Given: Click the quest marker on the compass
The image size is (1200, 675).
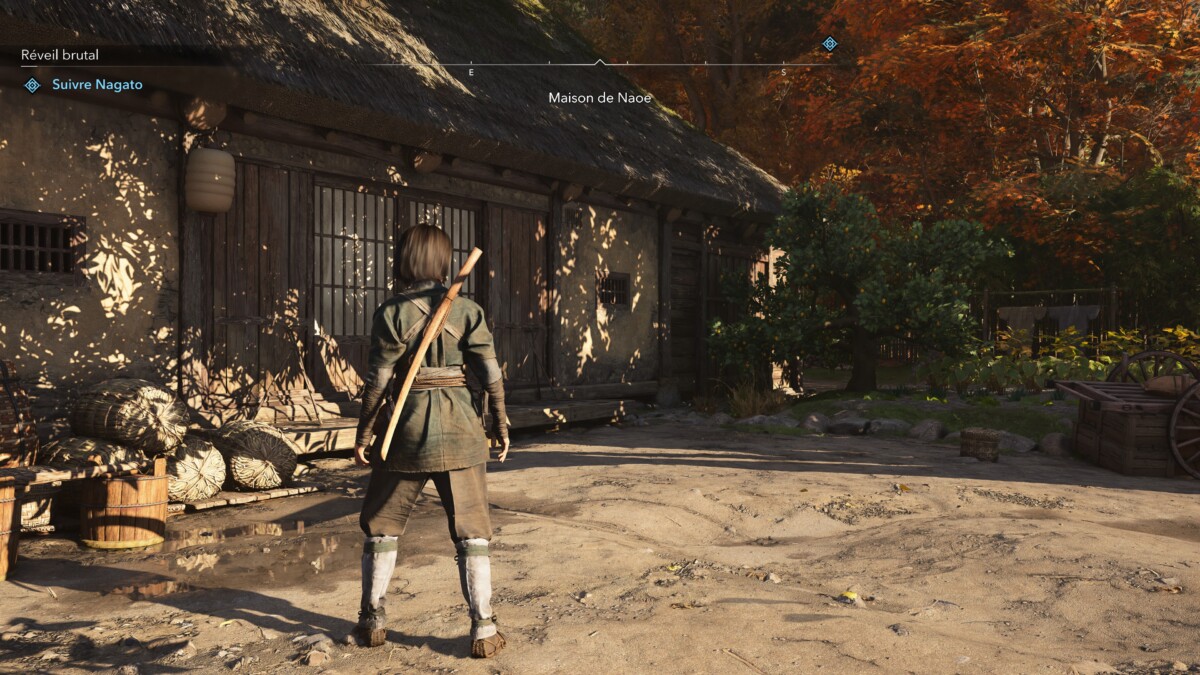Looking at the screenshot, I should 829,43.
